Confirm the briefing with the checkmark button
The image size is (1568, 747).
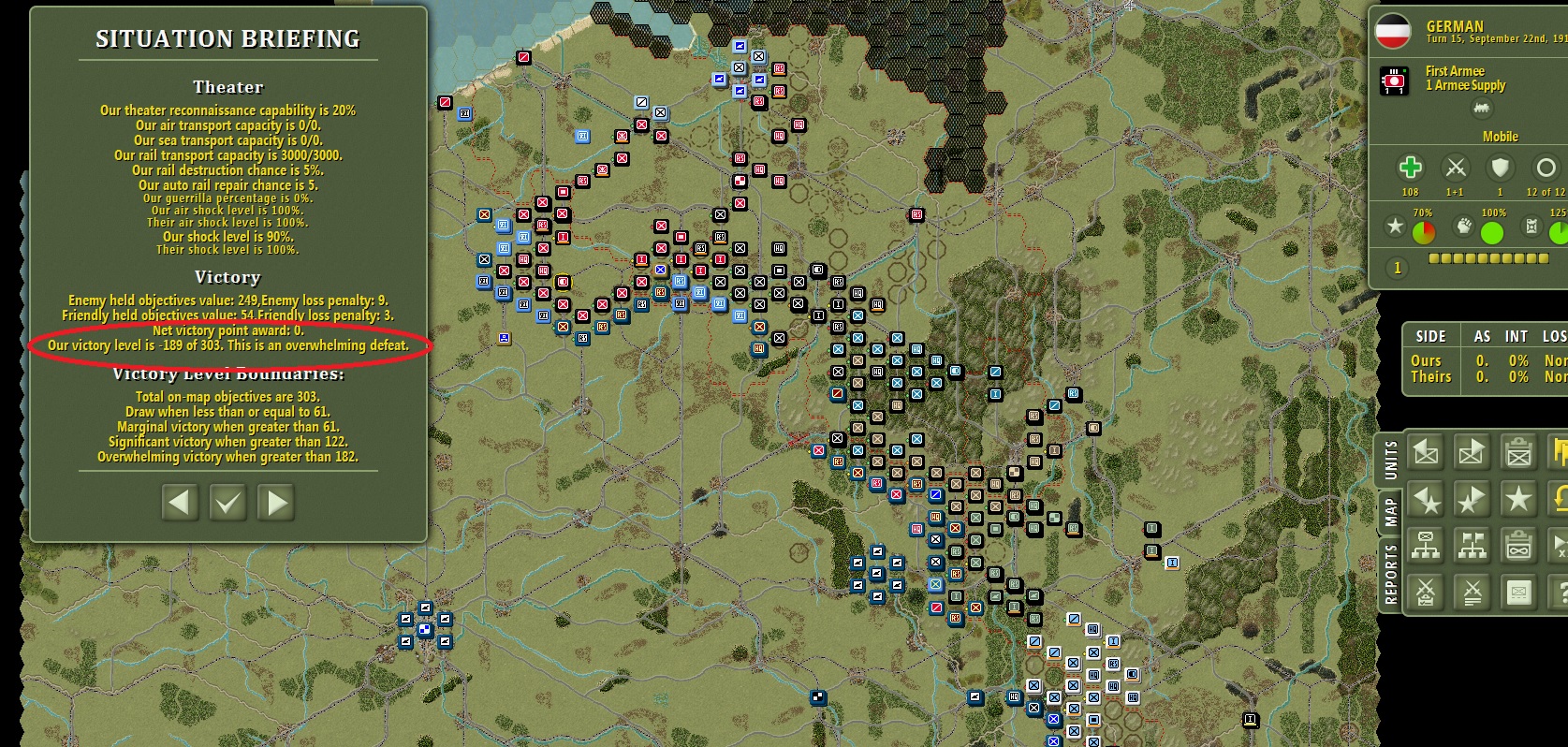tap(227, 503)
